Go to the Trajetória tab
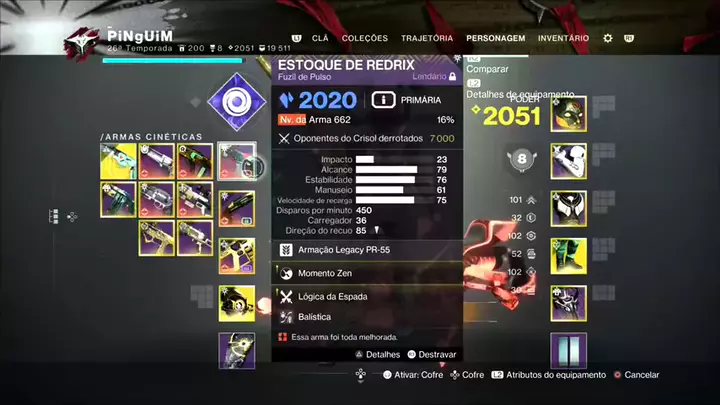The height and width of the screenshot is (405, 720). point(427,38)
